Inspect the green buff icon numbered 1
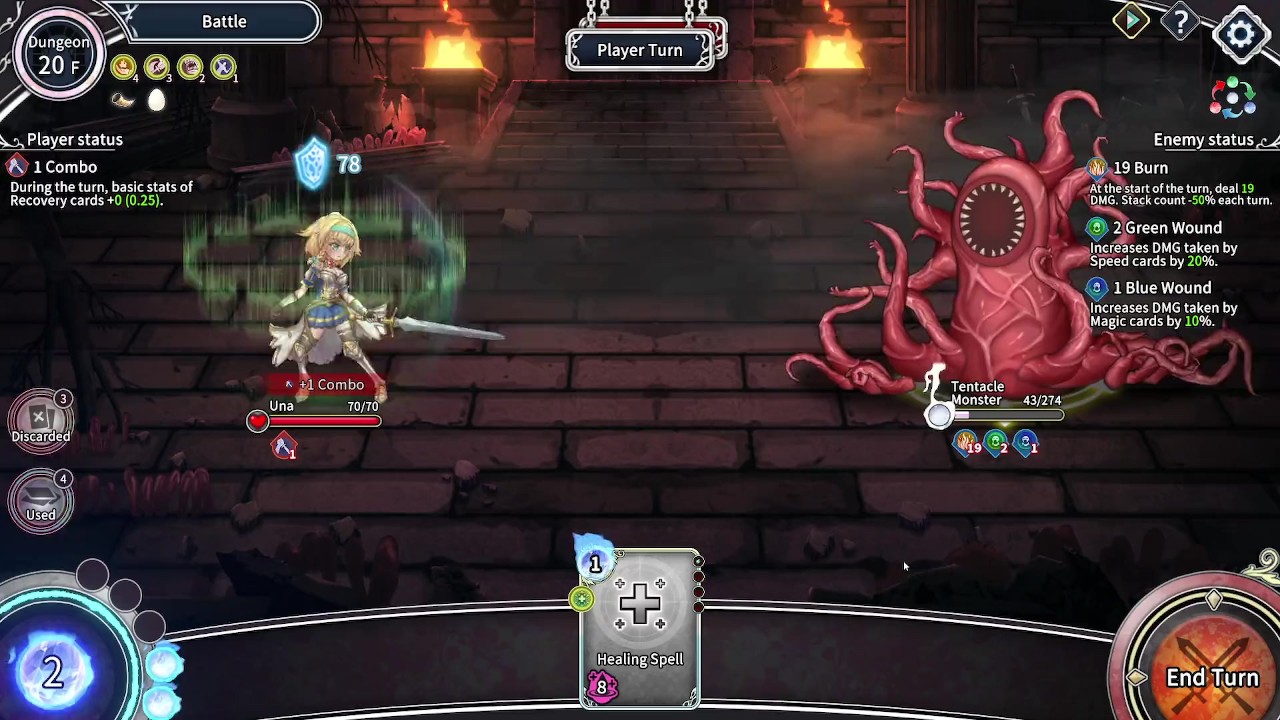This screenshot has height=720, width=1280. point(223,67)
